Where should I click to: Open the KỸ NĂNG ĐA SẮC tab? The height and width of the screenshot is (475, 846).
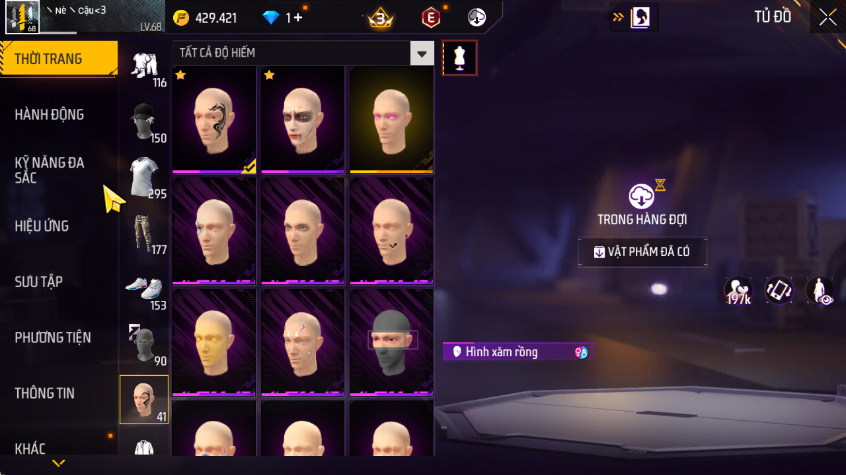[50, 169]
